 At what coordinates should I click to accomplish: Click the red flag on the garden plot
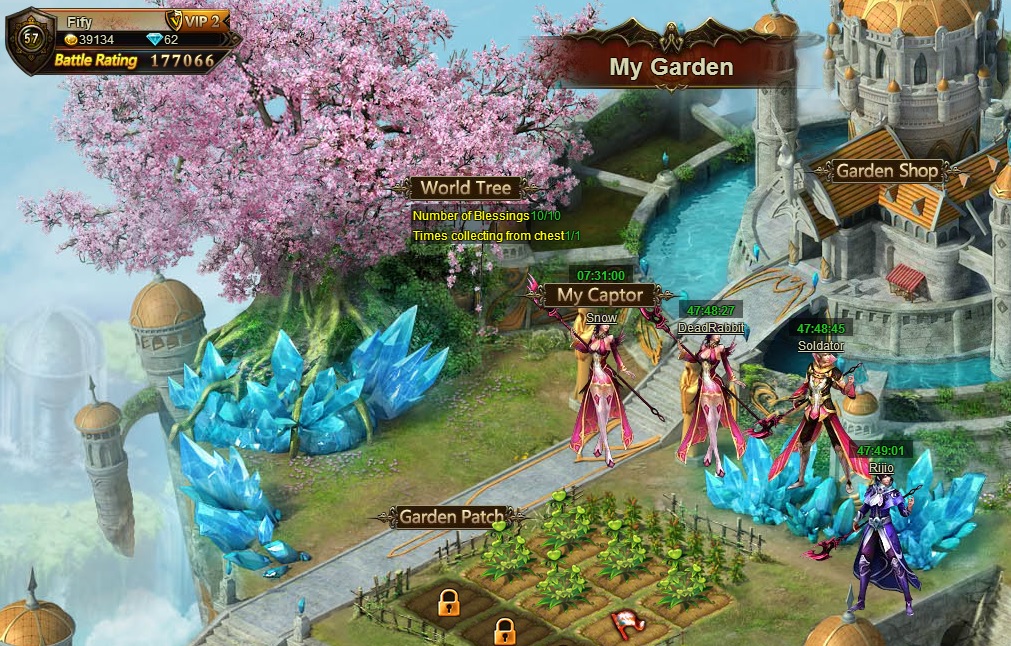coord(625,622)
